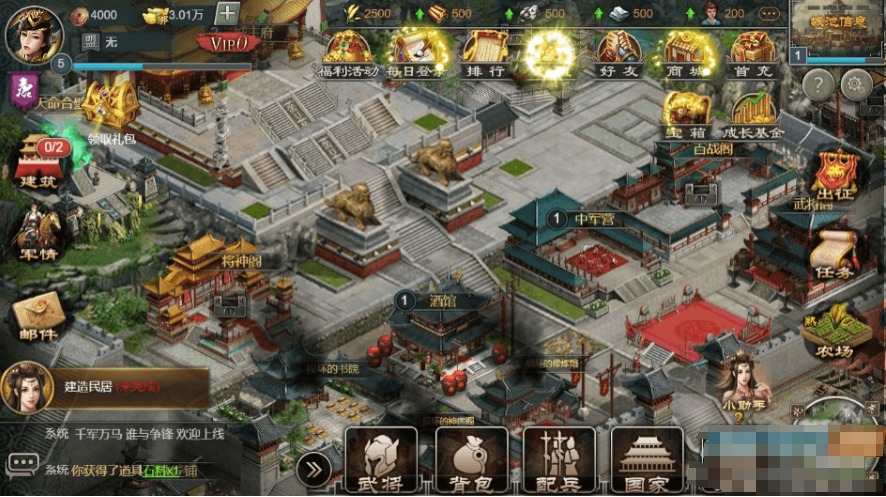Show the 好友 friends list
This screenshot has height=497, width=886.
click(x=620, y=52)
